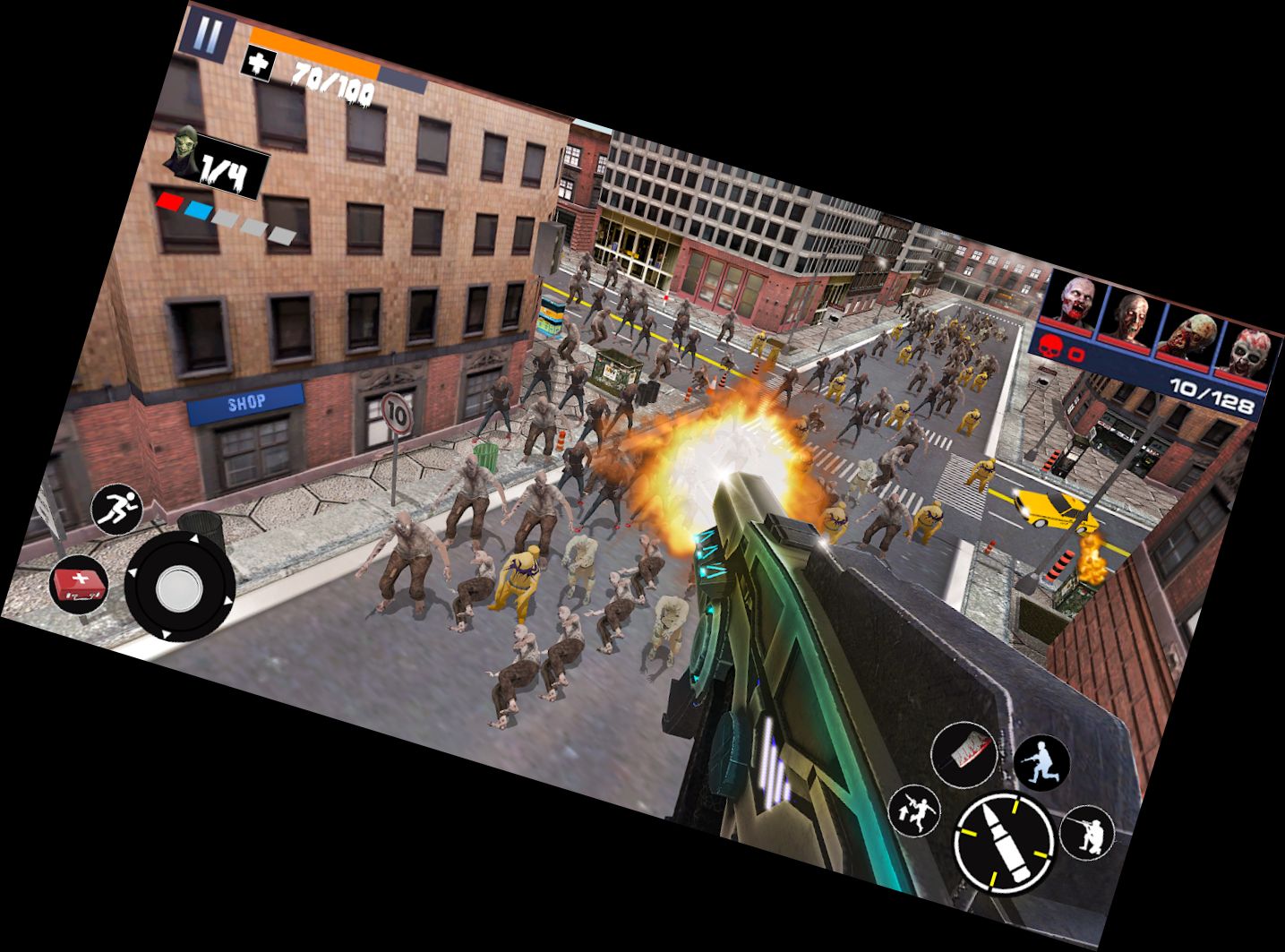Tap the sprint running-man icon
Viewport: 1285px width, 952px height.
coord(117,510)
